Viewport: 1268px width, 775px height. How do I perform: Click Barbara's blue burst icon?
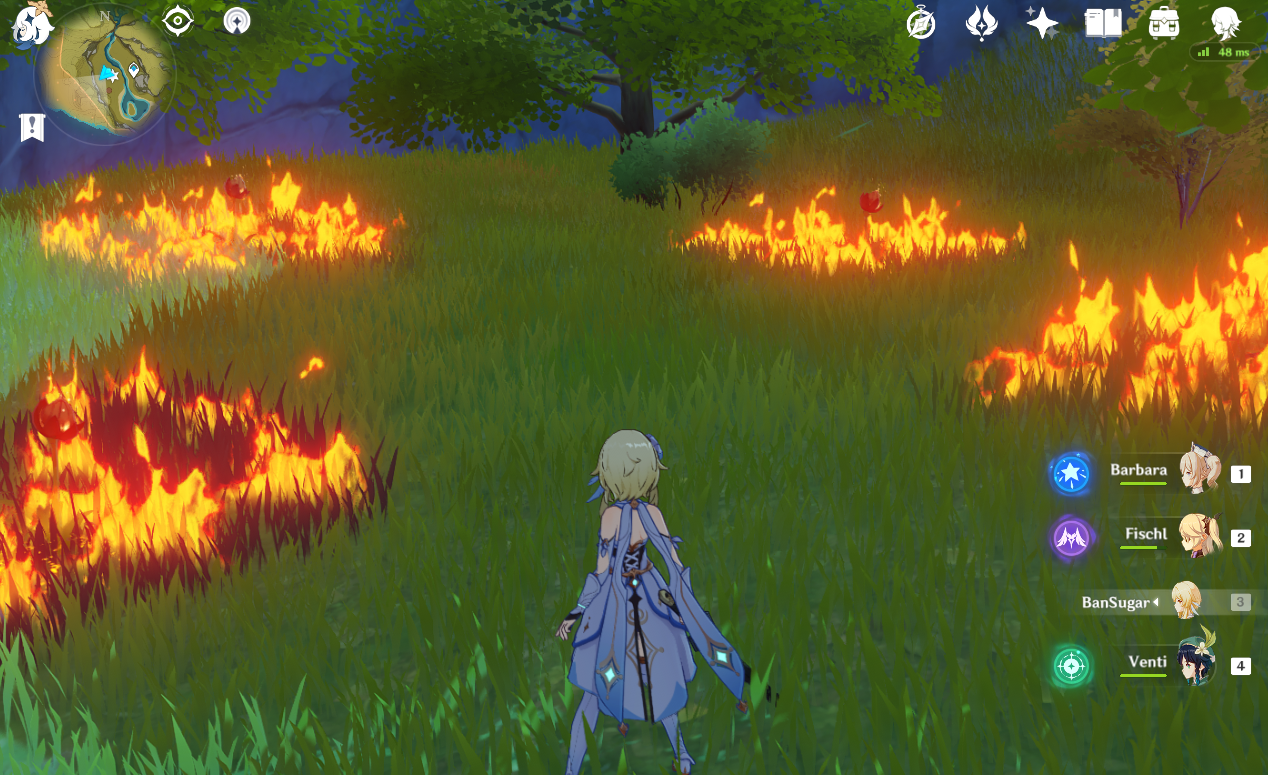[1071, 474]
